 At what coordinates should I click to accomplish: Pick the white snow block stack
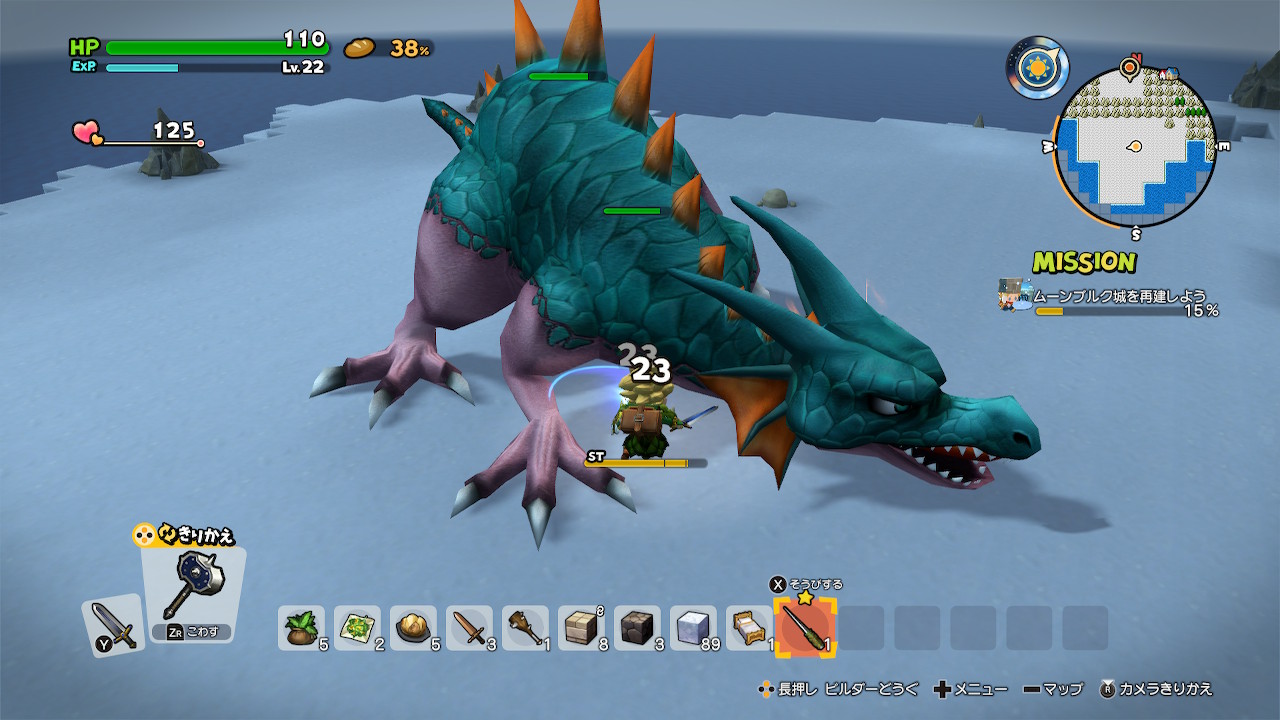[692, 627]
